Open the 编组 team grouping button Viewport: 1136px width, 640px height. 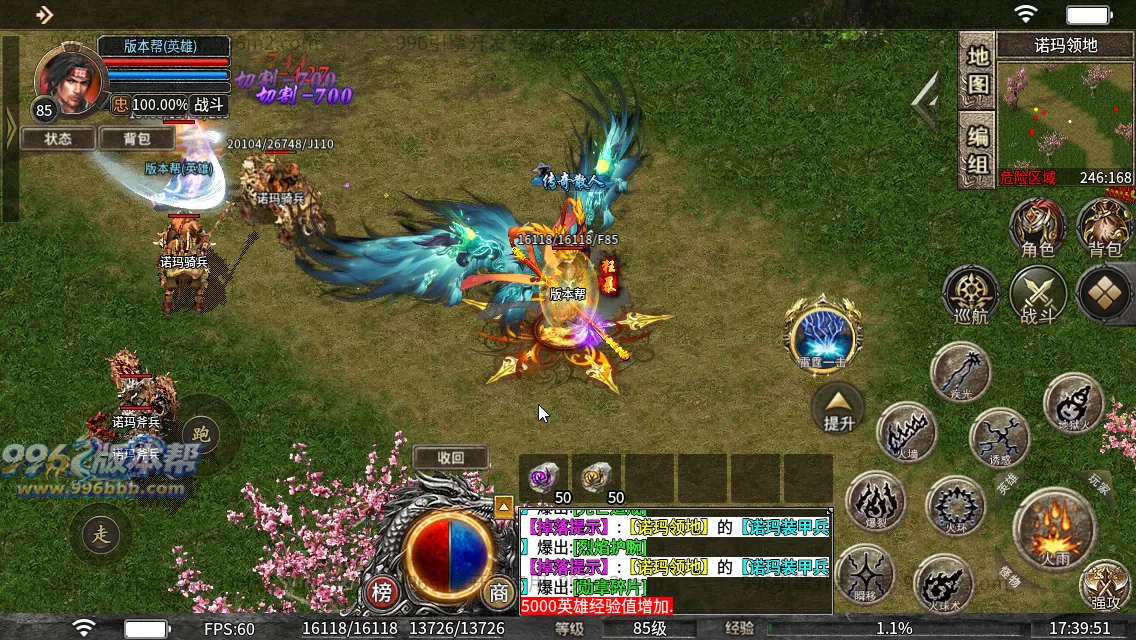point(977,150)
